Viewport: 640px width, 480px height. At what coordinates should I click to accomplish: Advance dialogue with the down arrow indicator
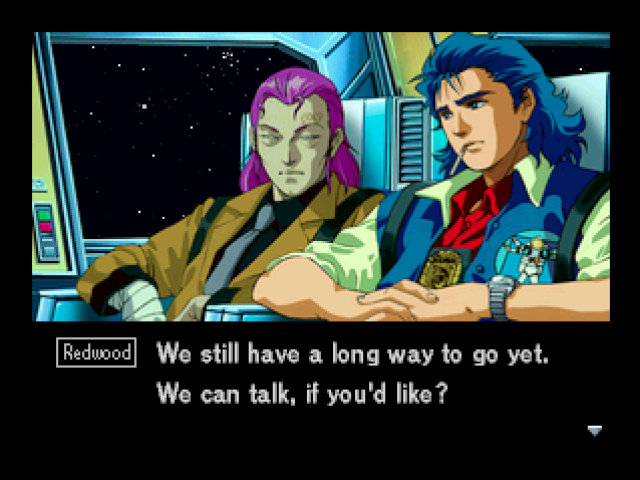594,431
